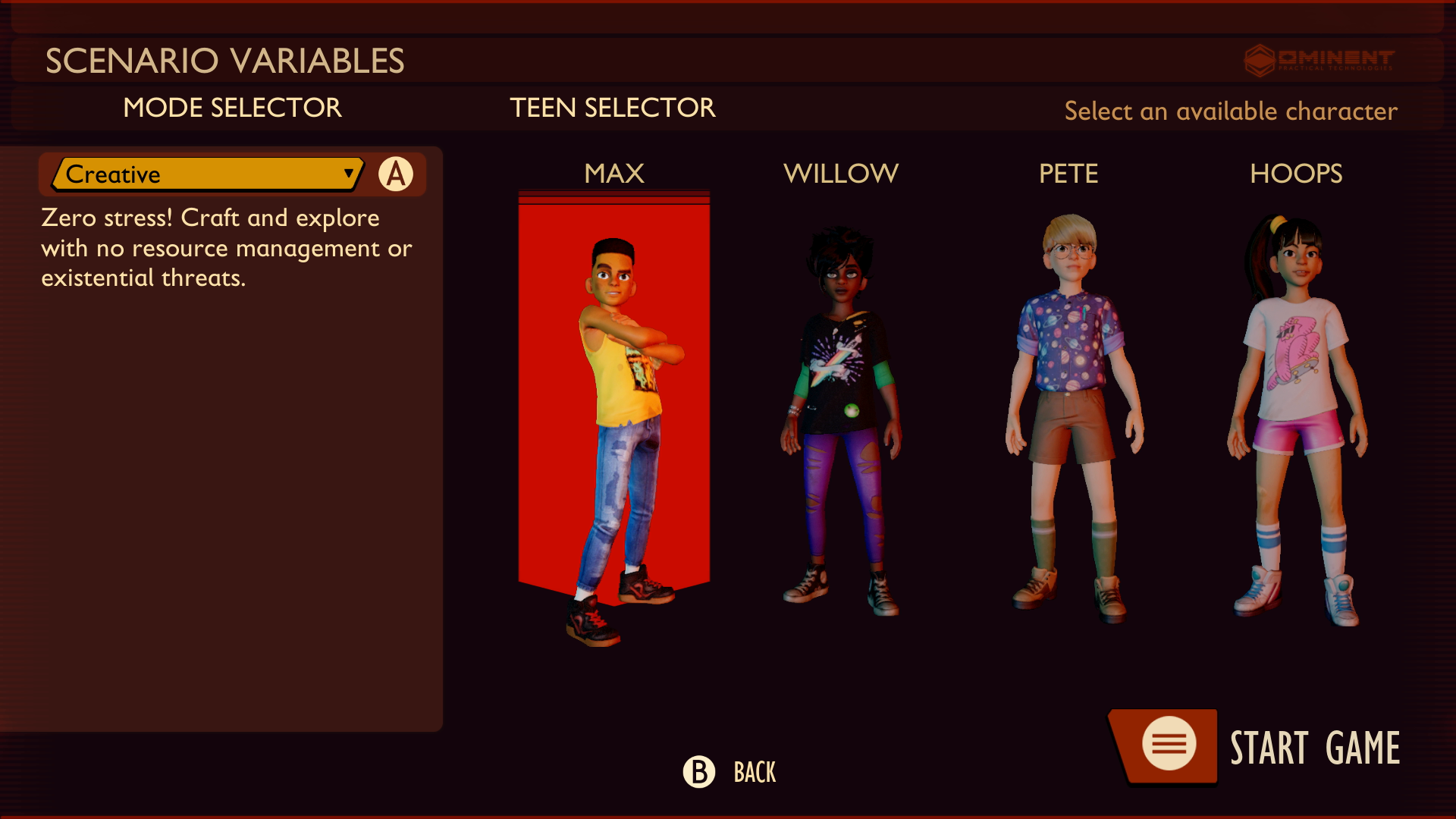Image resolution: width=1456 pixels, height=819 pixels.
Task: Click START GAME
Action: 1315,747
